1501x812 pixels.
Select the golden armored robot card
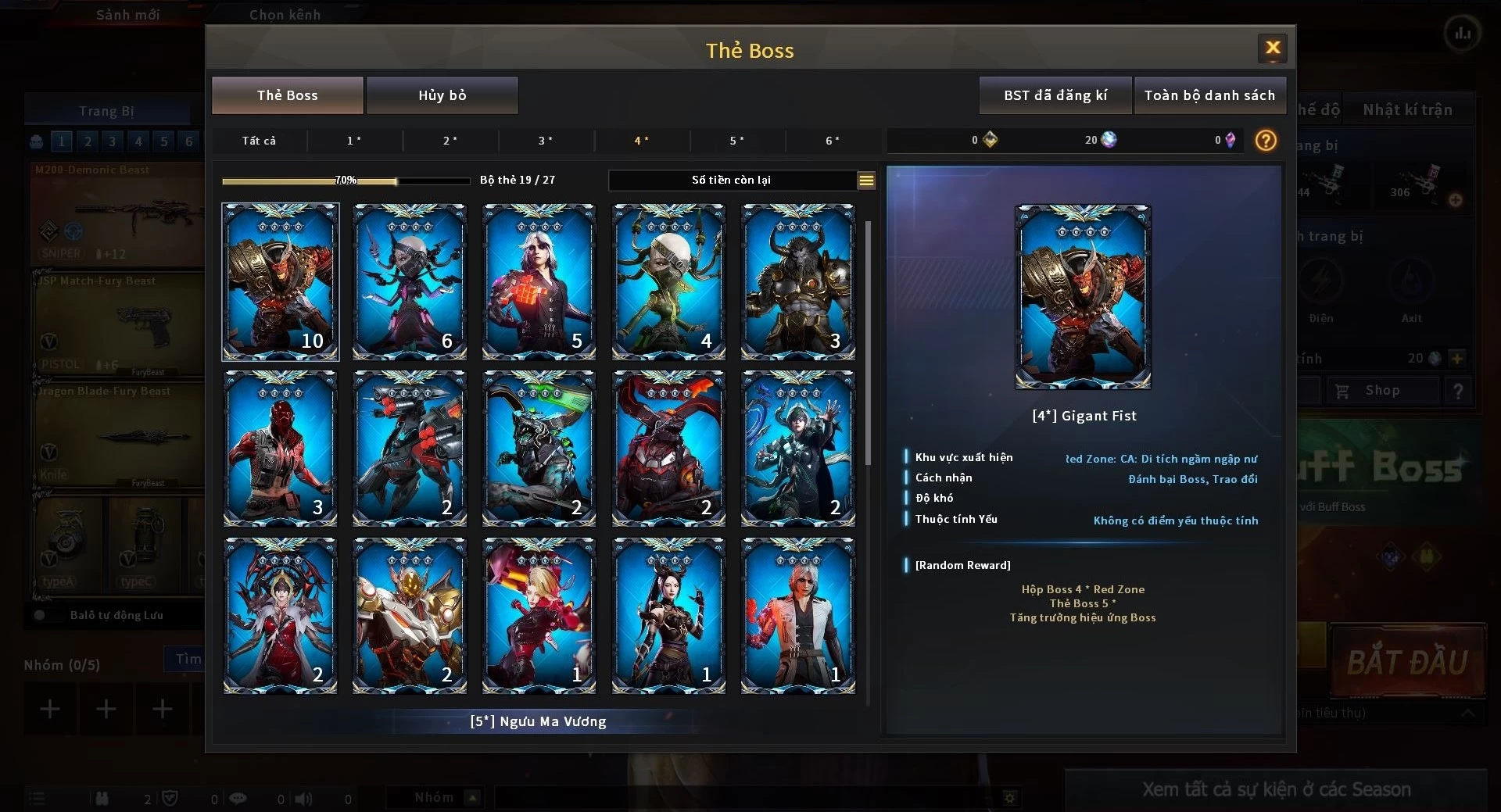coord(410,616)
